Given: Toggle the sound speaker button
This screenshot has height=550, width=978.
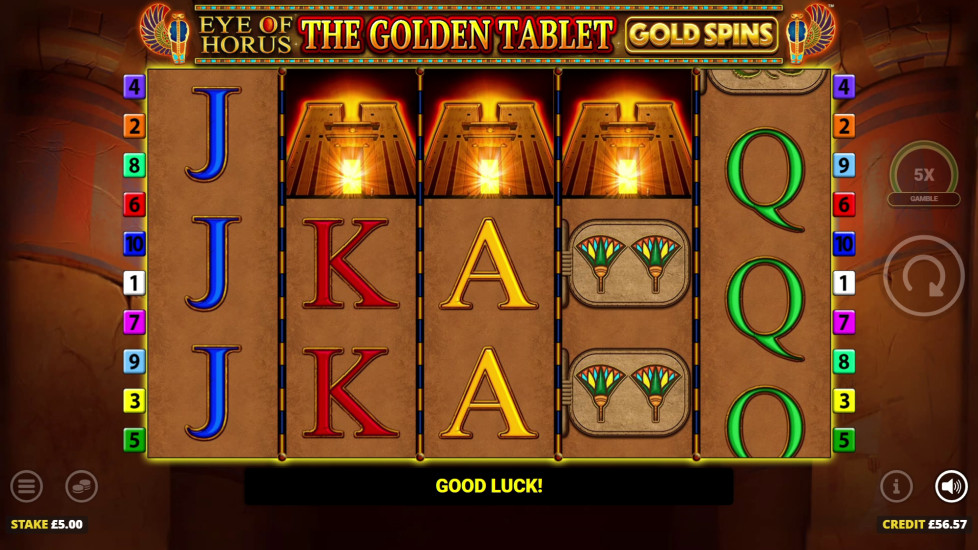Looking at the screenshot, I should coord(951,487).
